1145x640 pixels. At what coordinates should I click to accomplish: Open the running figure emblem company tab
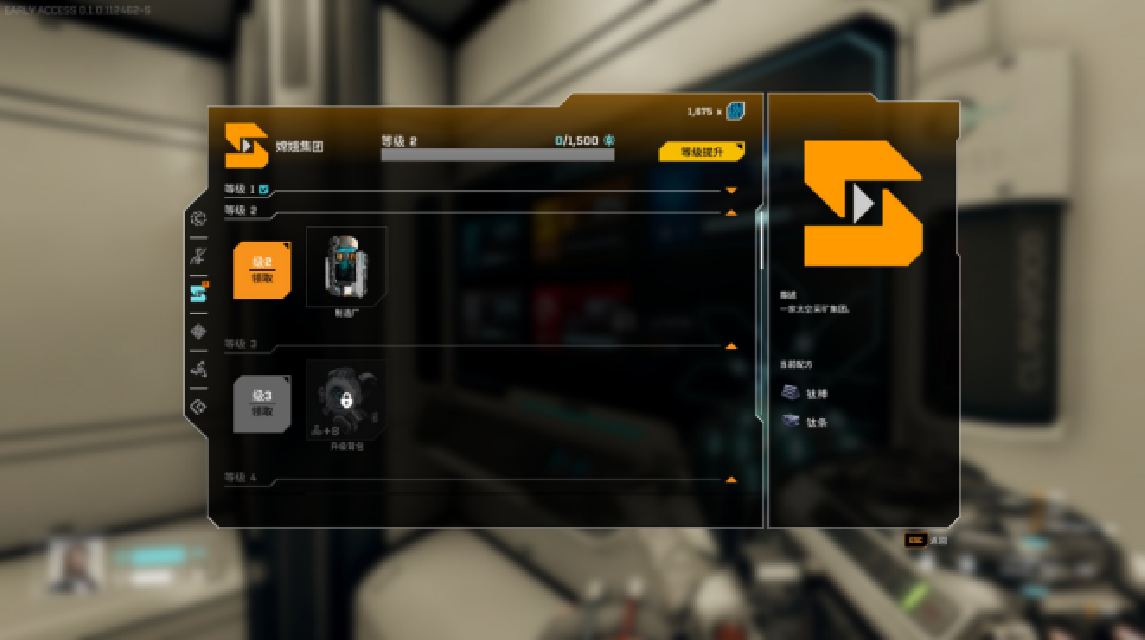(198, 369)
